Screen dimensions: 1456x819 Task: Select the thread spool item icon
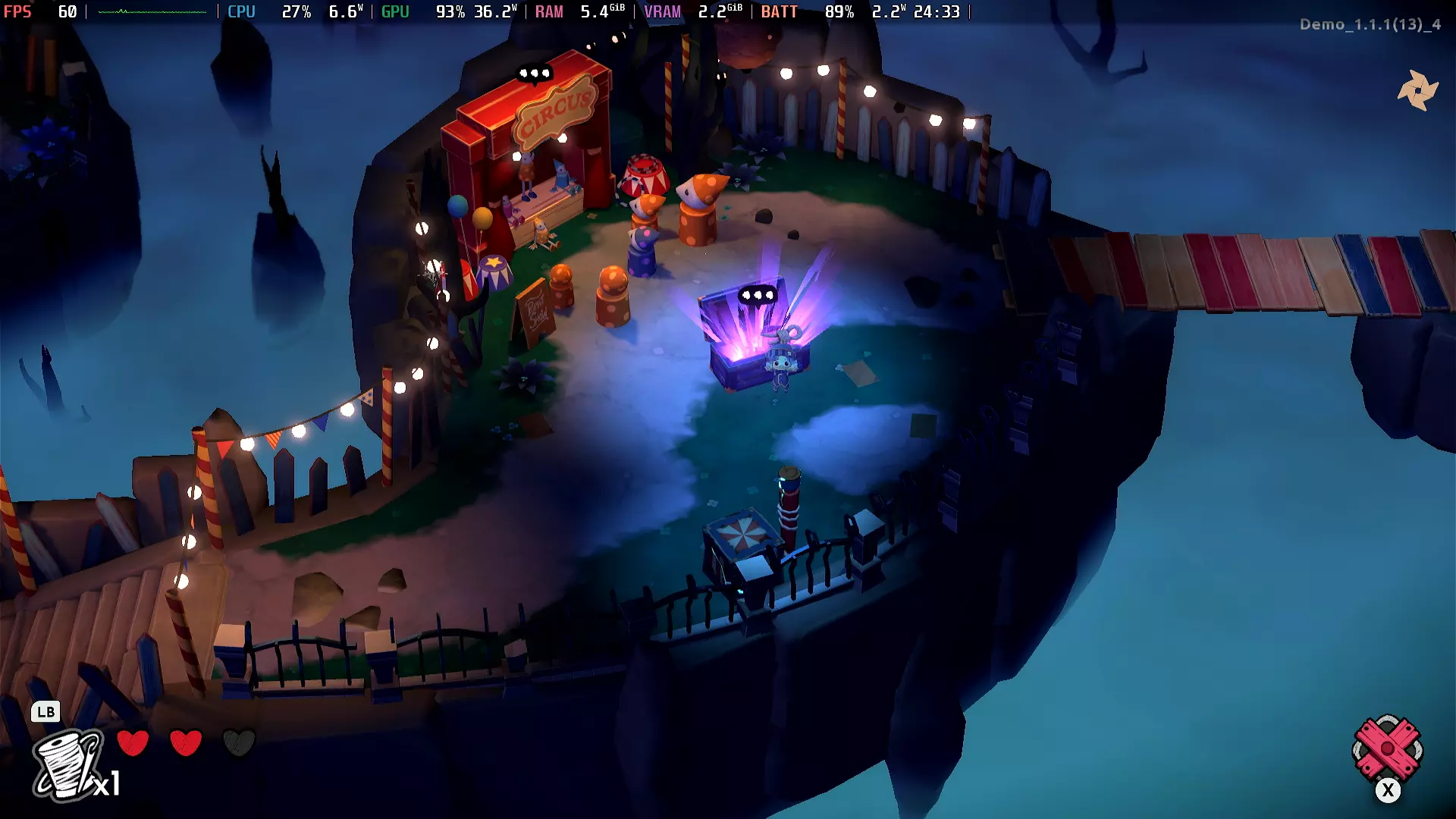[x=68, y=764]
